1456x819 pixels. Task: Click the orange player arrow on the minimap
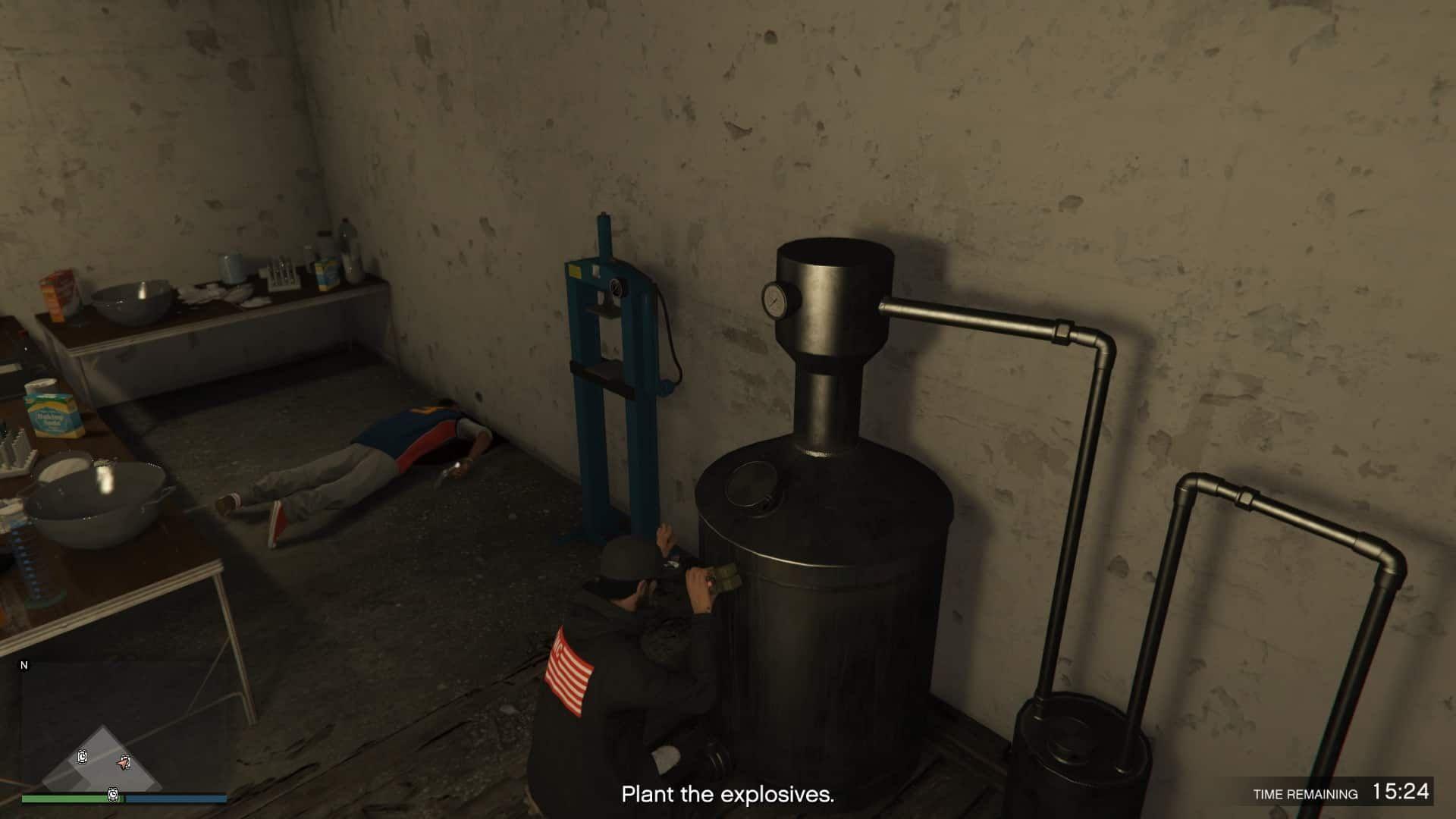tap(124, 763)
